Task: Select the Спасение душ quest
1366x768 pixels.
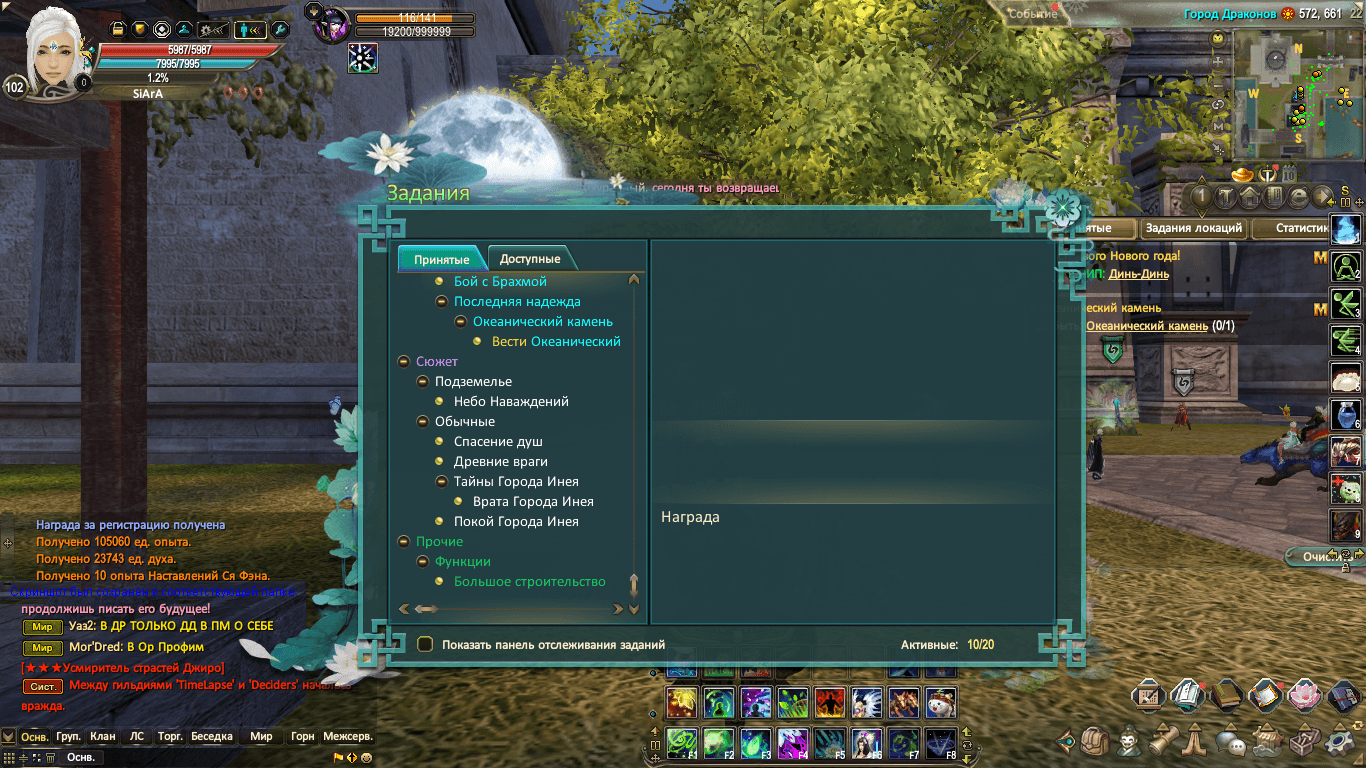Action: tap(498, 441)
